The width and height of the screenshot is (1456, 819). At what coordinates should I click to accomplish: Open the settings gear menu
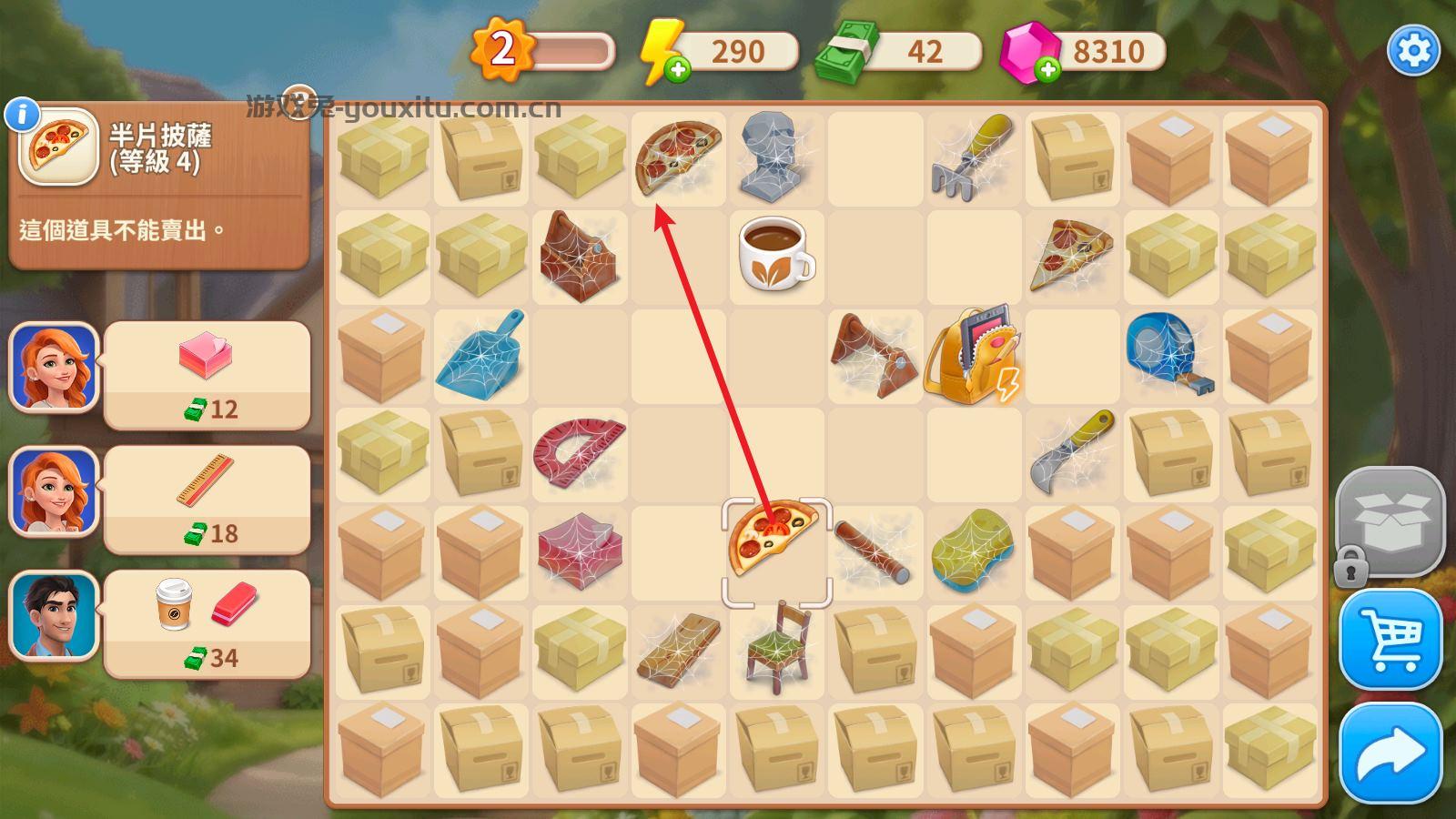[1412, 50]
